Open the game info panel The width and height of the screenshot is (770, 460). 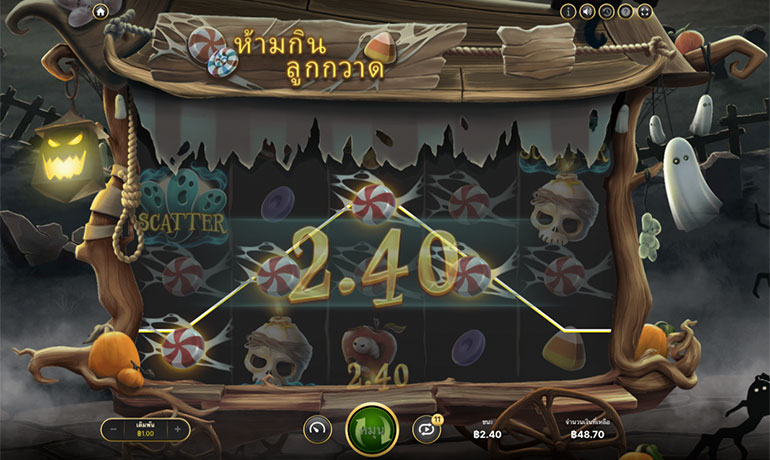click(568, 11)
